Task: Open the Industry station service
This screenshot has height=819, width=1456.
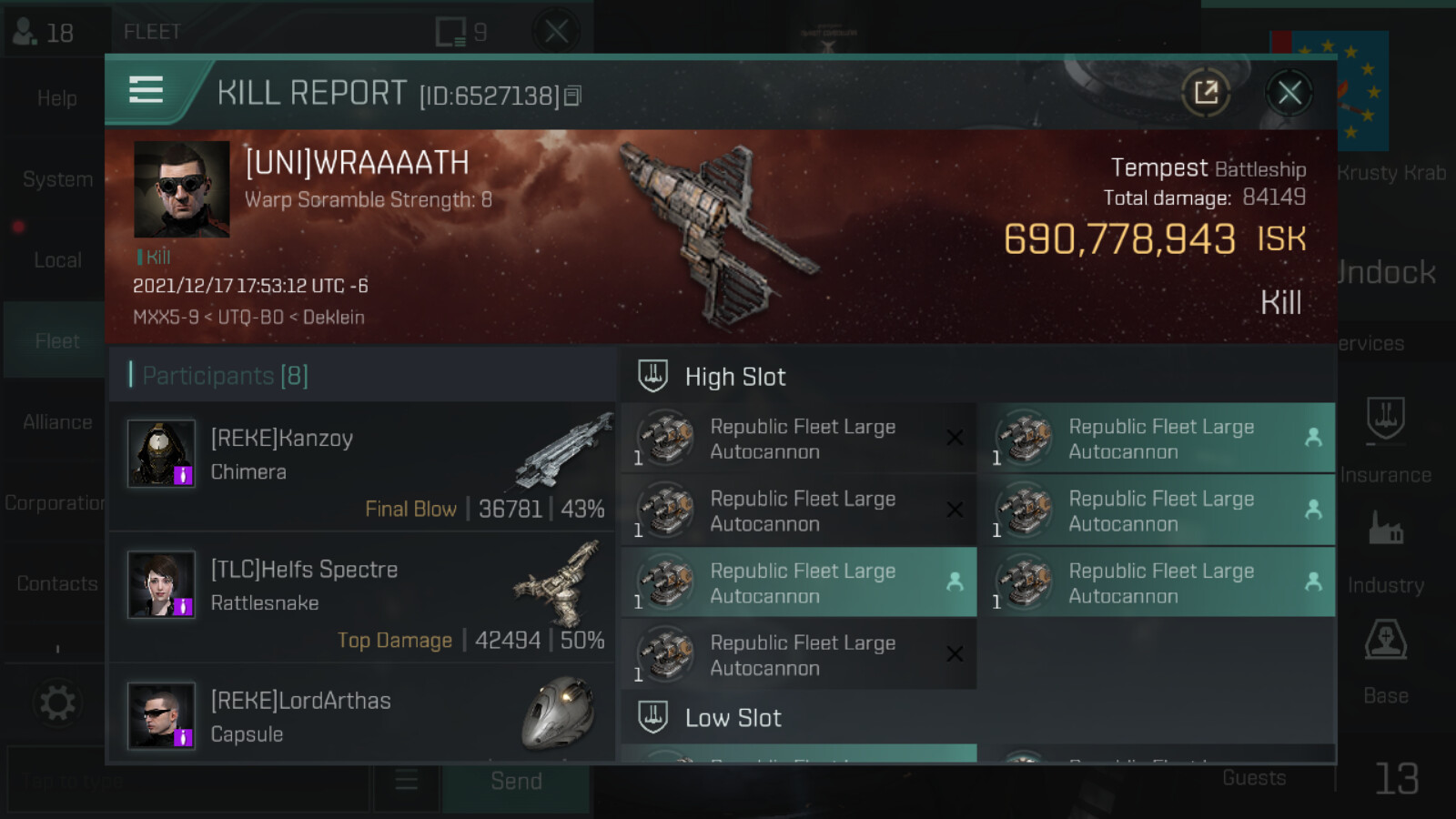Action: point(1385,550)
